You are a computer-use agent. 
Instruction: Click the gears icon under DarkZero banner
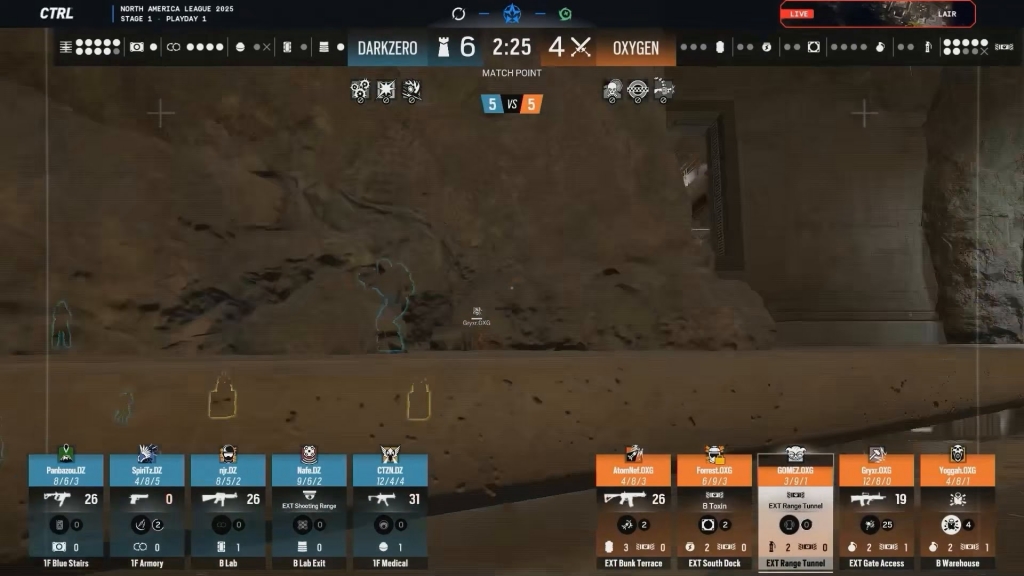click(x=360, y=91)
